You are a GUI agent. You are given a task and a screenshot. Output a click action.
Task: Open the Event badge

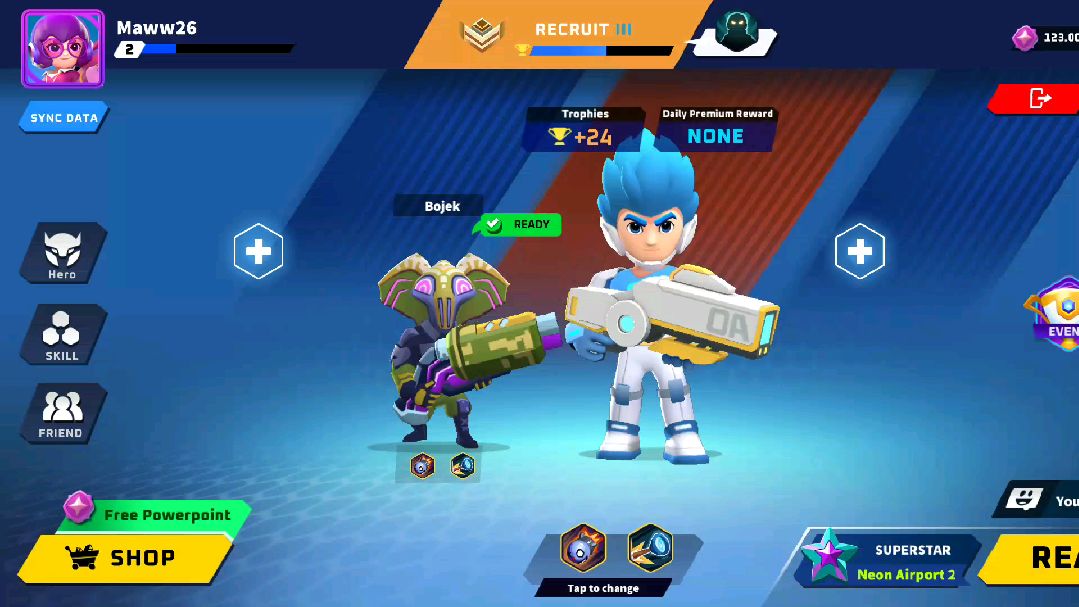[x=1058, y=313]
